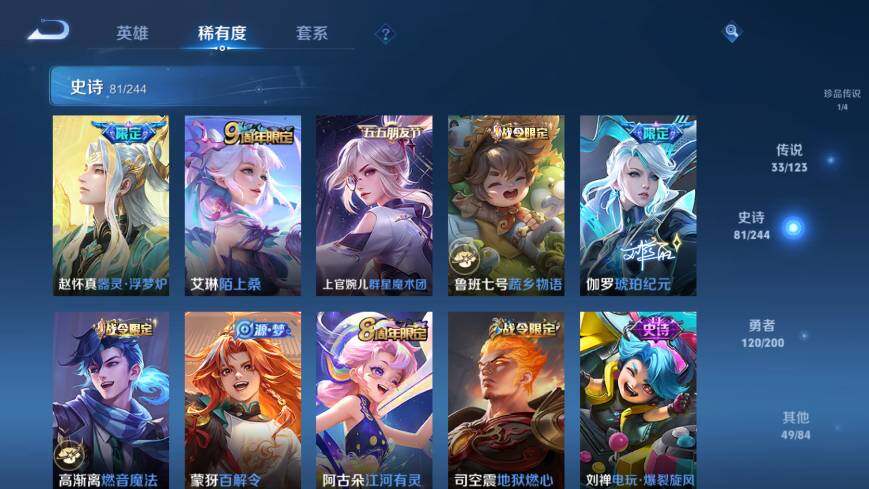Jump to the 传说 rarity section

click(x=790, y=158)
